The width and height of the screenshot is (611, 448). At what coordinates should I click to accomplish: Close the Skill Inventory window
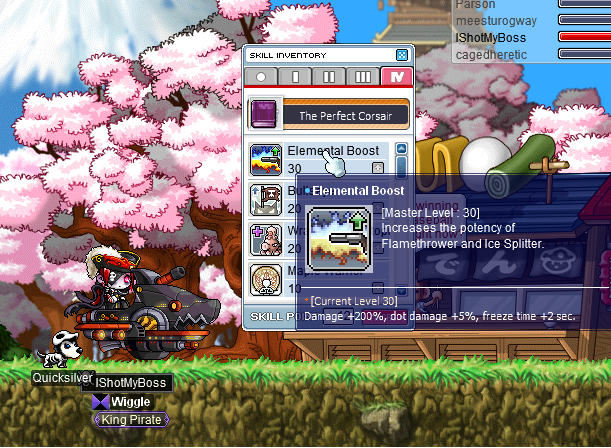pos(402,55)
